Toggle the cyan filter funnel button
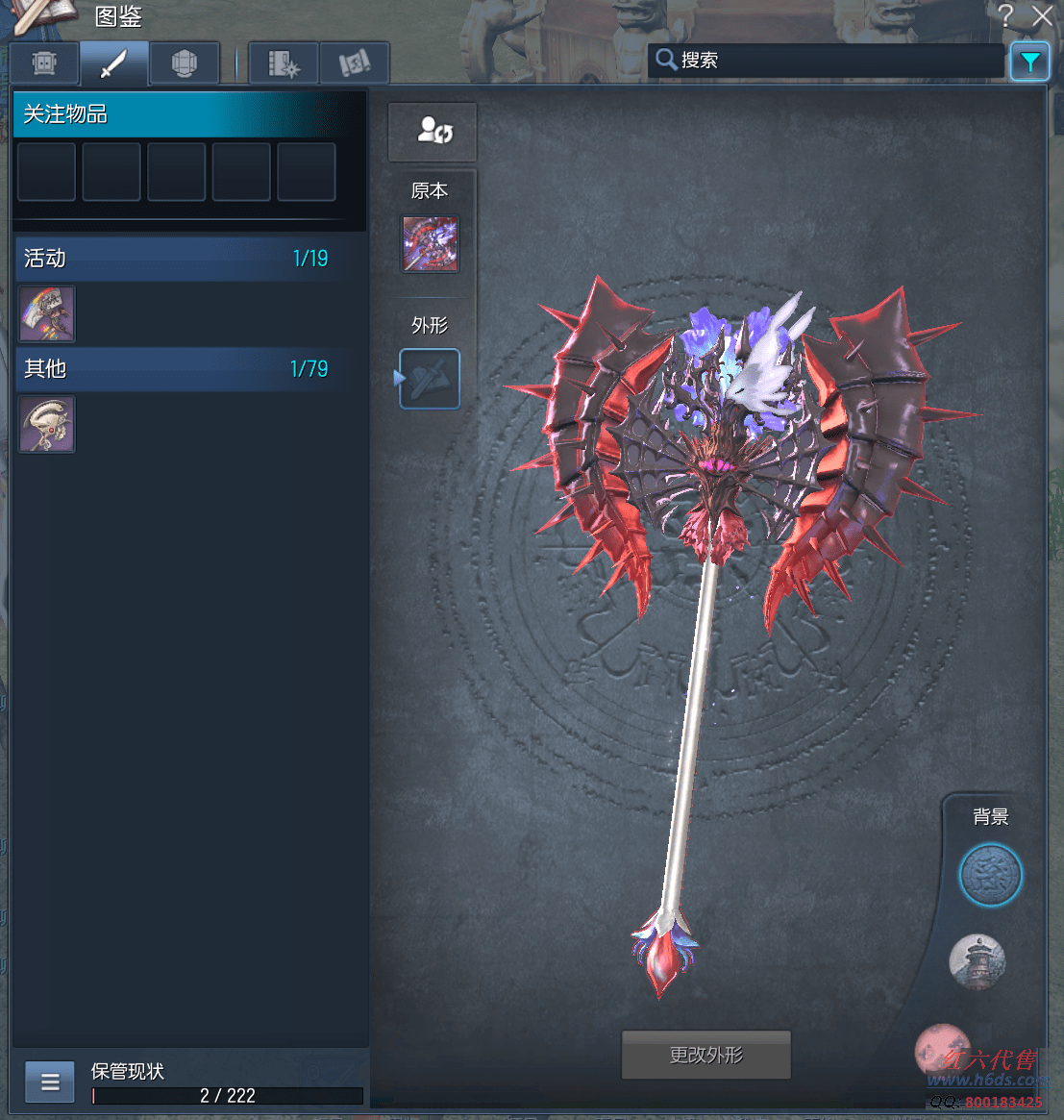Image resolution: width=1064 pixels, height=1120 pixels. (x=1029, y=62)
